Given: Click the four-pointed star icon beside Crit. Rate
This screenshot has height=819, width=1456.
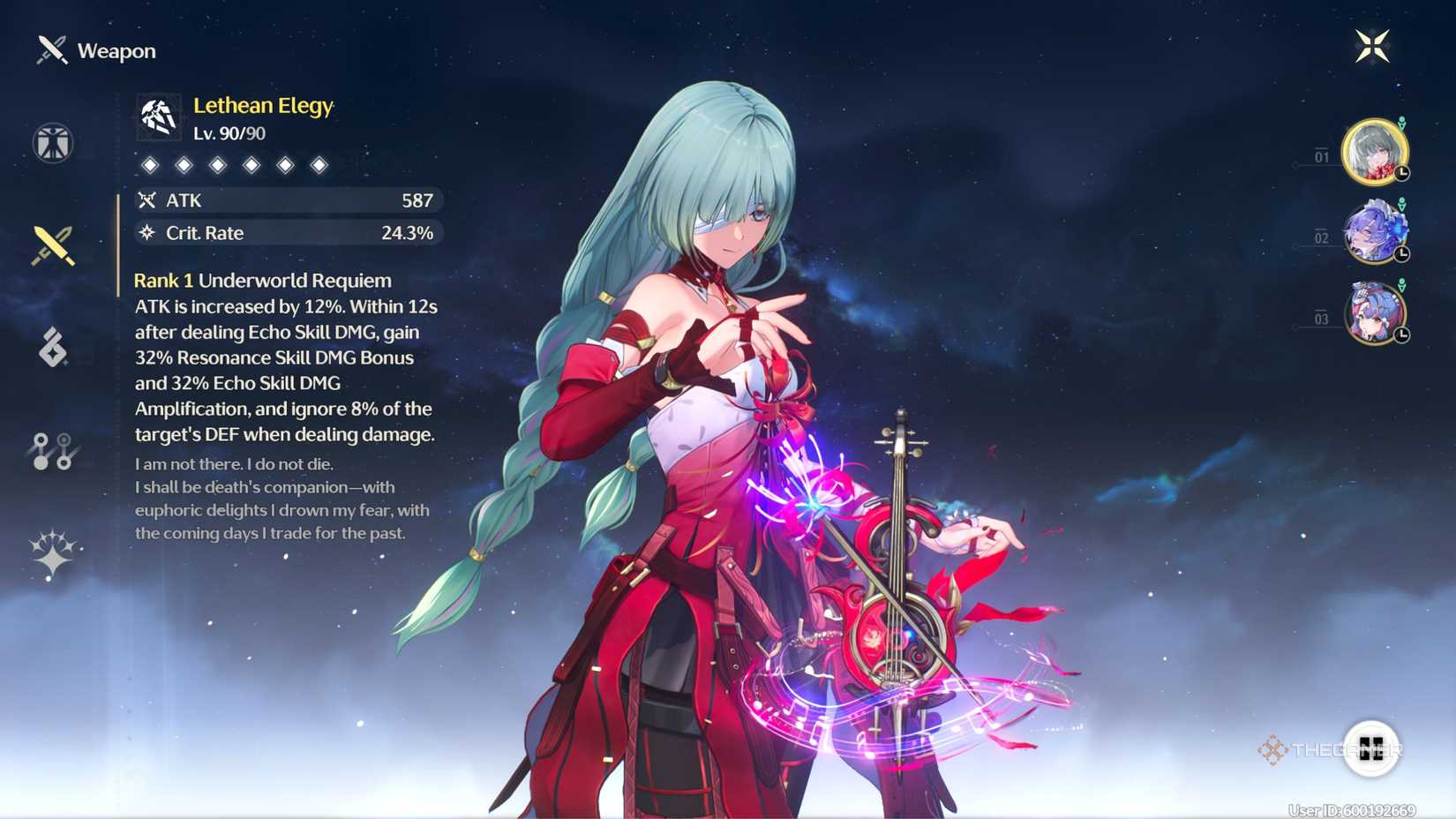Looking at the screenshot, I should [146, 233].
